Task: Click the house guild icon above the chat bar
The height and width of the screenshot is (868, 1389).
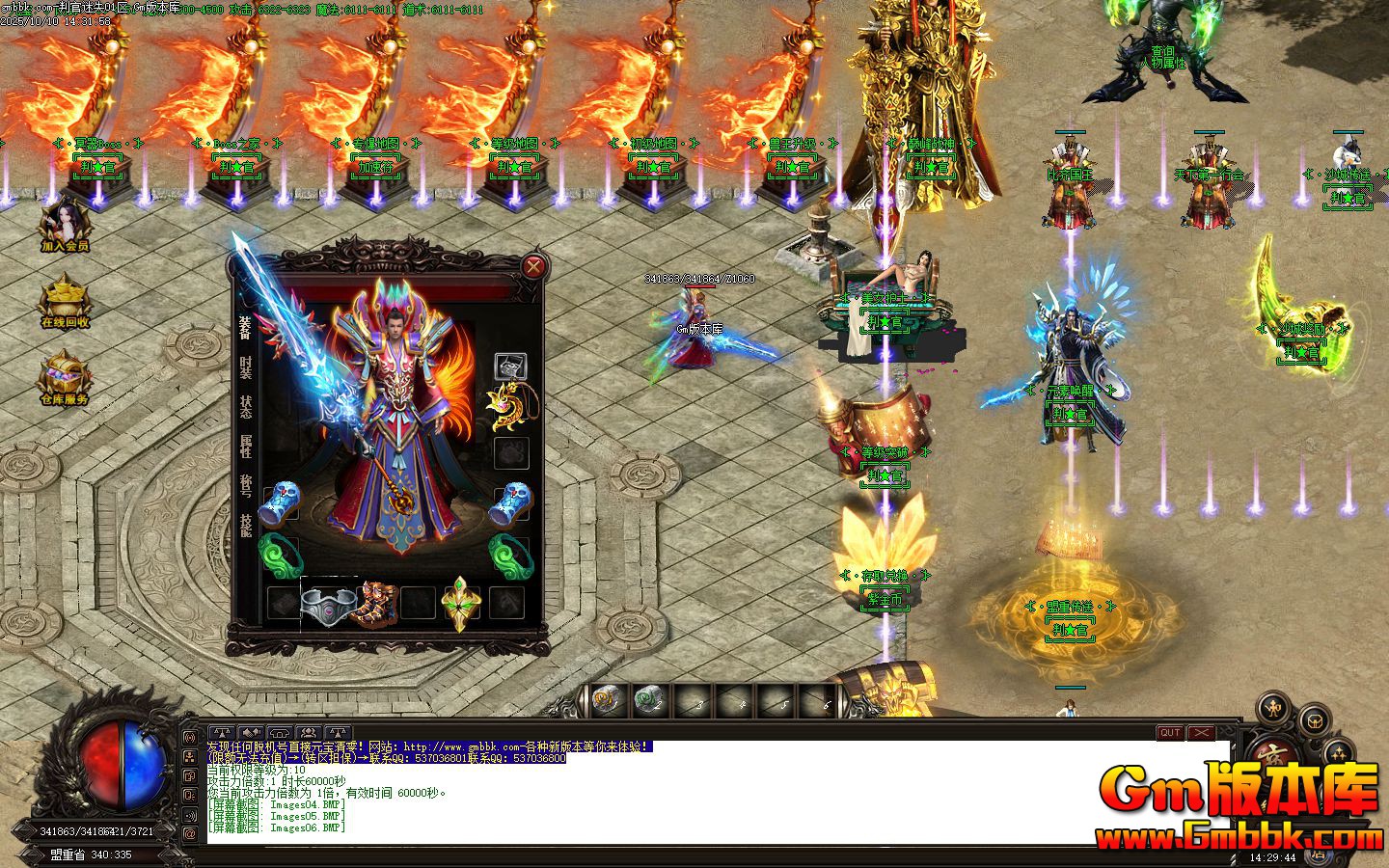Action: click(x=278, y=733)
